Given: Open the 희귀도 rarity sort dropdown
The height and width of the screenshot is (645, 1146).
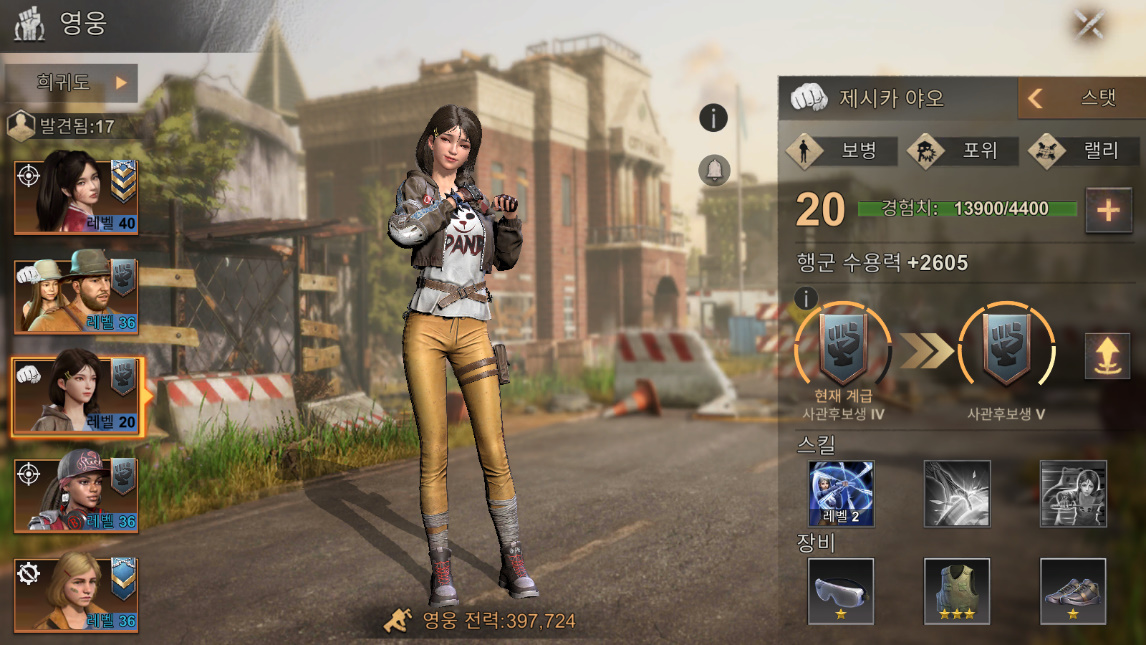Looking at the screenshot, I should (70, 83).
